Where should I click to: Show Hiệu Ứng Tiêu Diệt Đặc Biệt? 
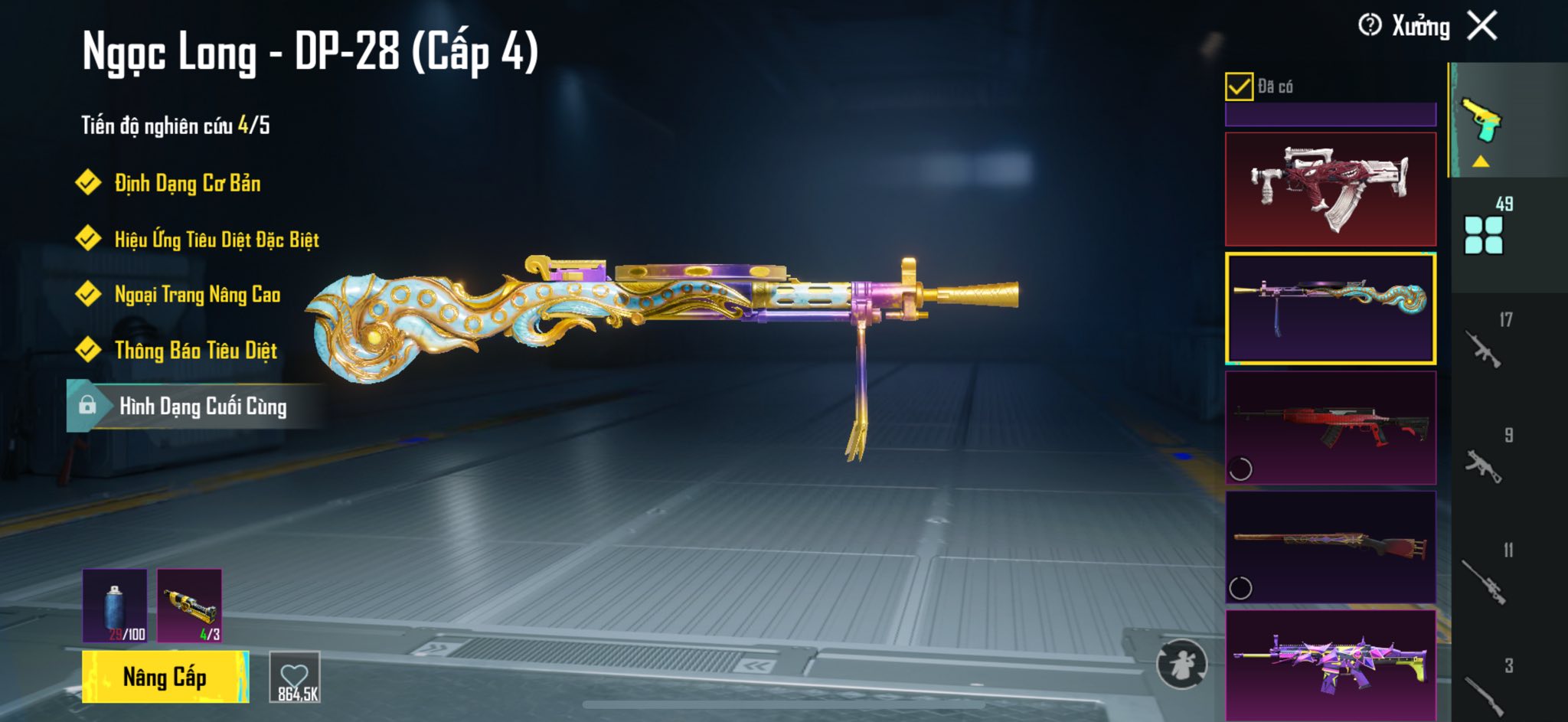[x=216, y=239]
